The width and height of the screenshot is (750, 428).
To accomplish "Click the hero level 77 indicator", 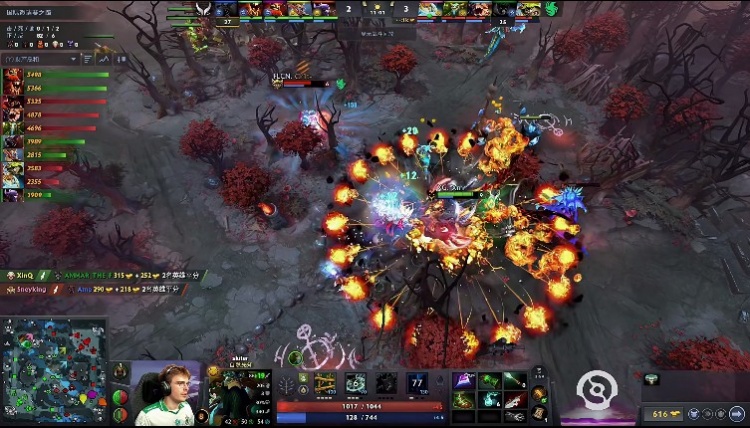I will point(416,381).
